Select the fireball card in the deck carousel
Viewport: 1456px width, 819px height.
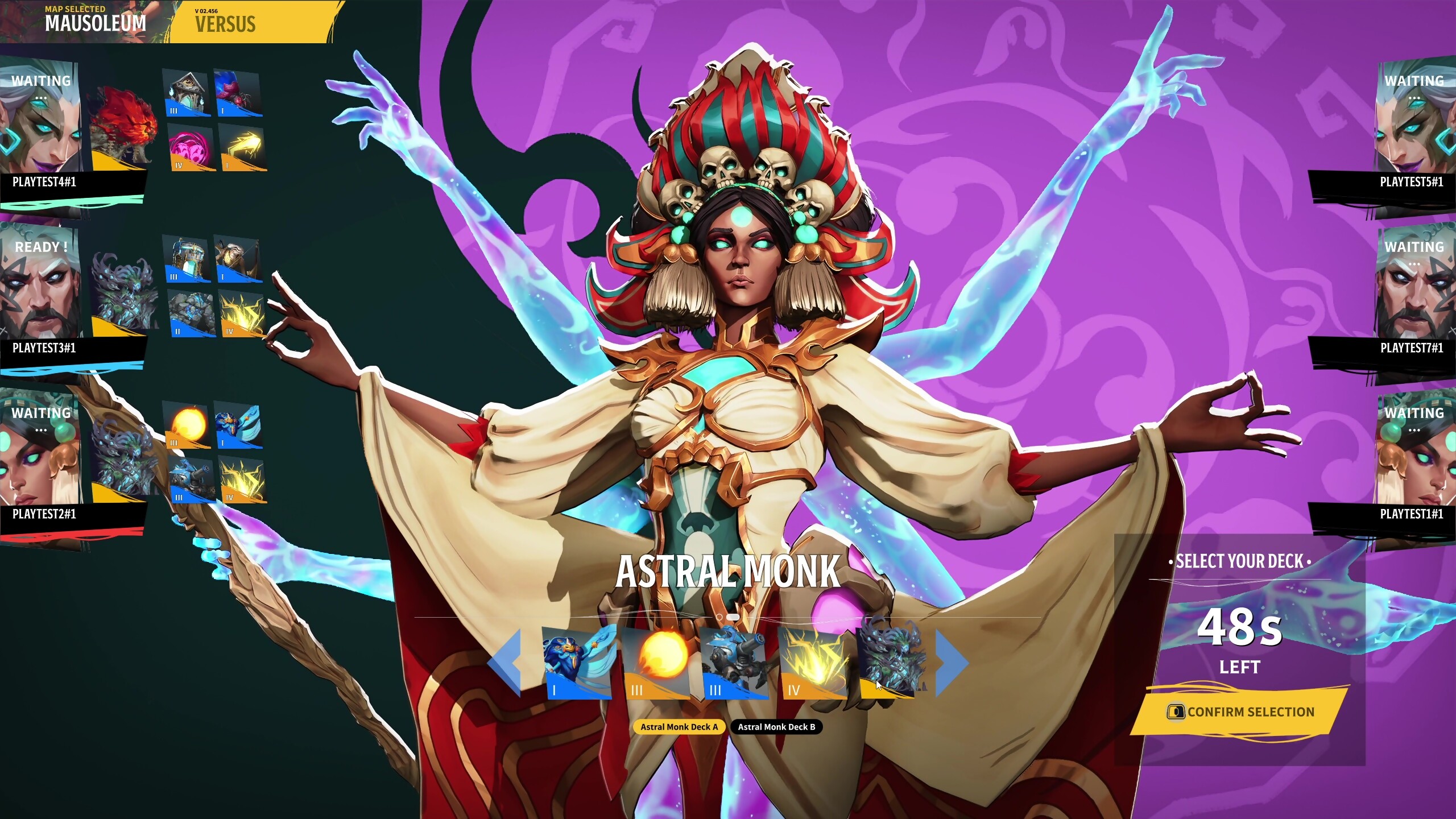[x=657, y=663]
